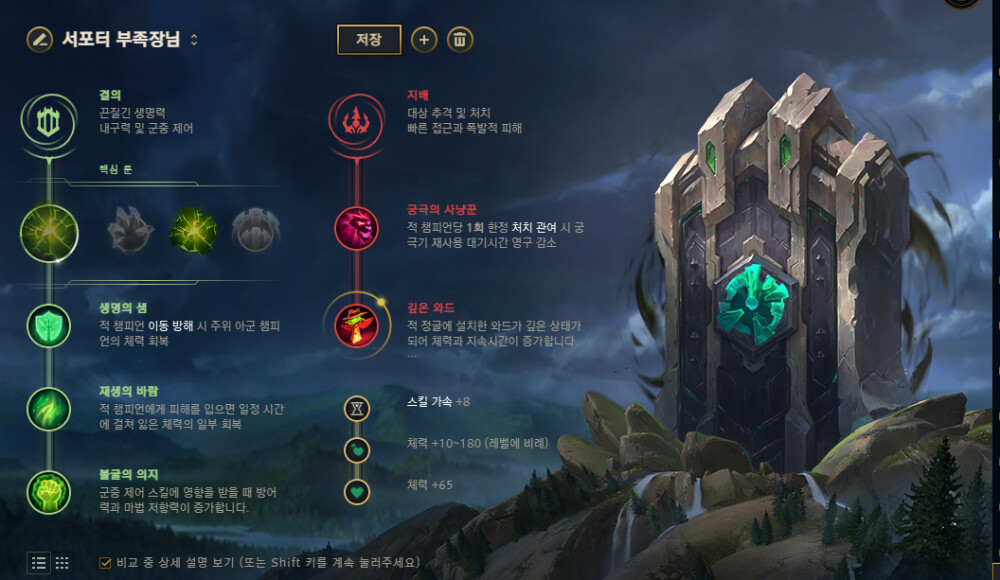The width and height of the screenshot is (1000, 580).
Task: Edit the rune page name with pencil icon
Action: coord(39,39)
